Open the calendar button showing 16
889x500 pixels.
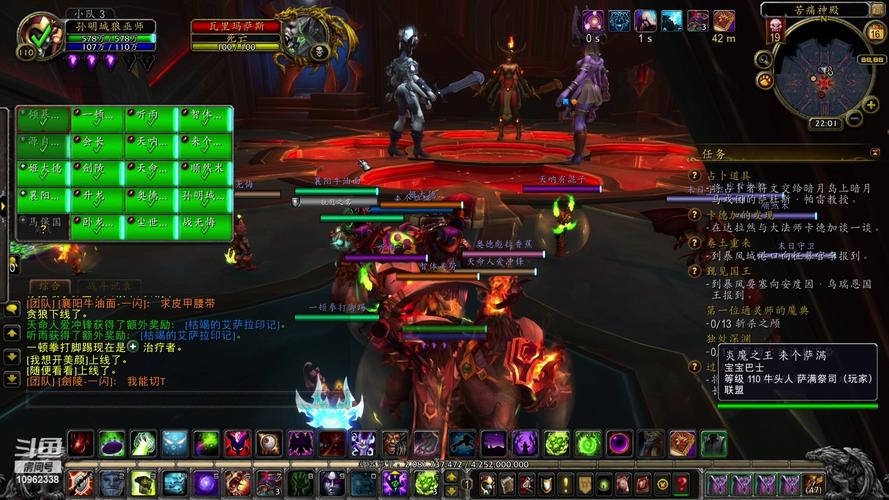874,32
